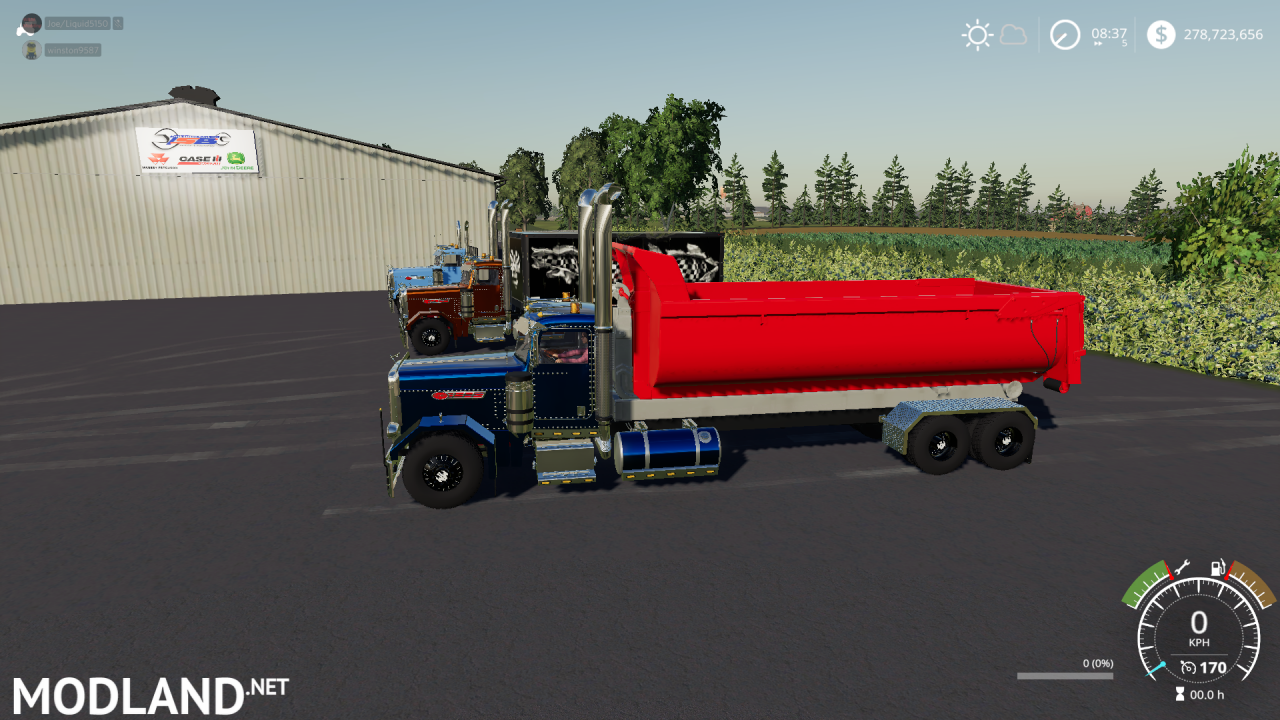
Task: Click the time display showing 08:37
Action: pos(1109,33)
